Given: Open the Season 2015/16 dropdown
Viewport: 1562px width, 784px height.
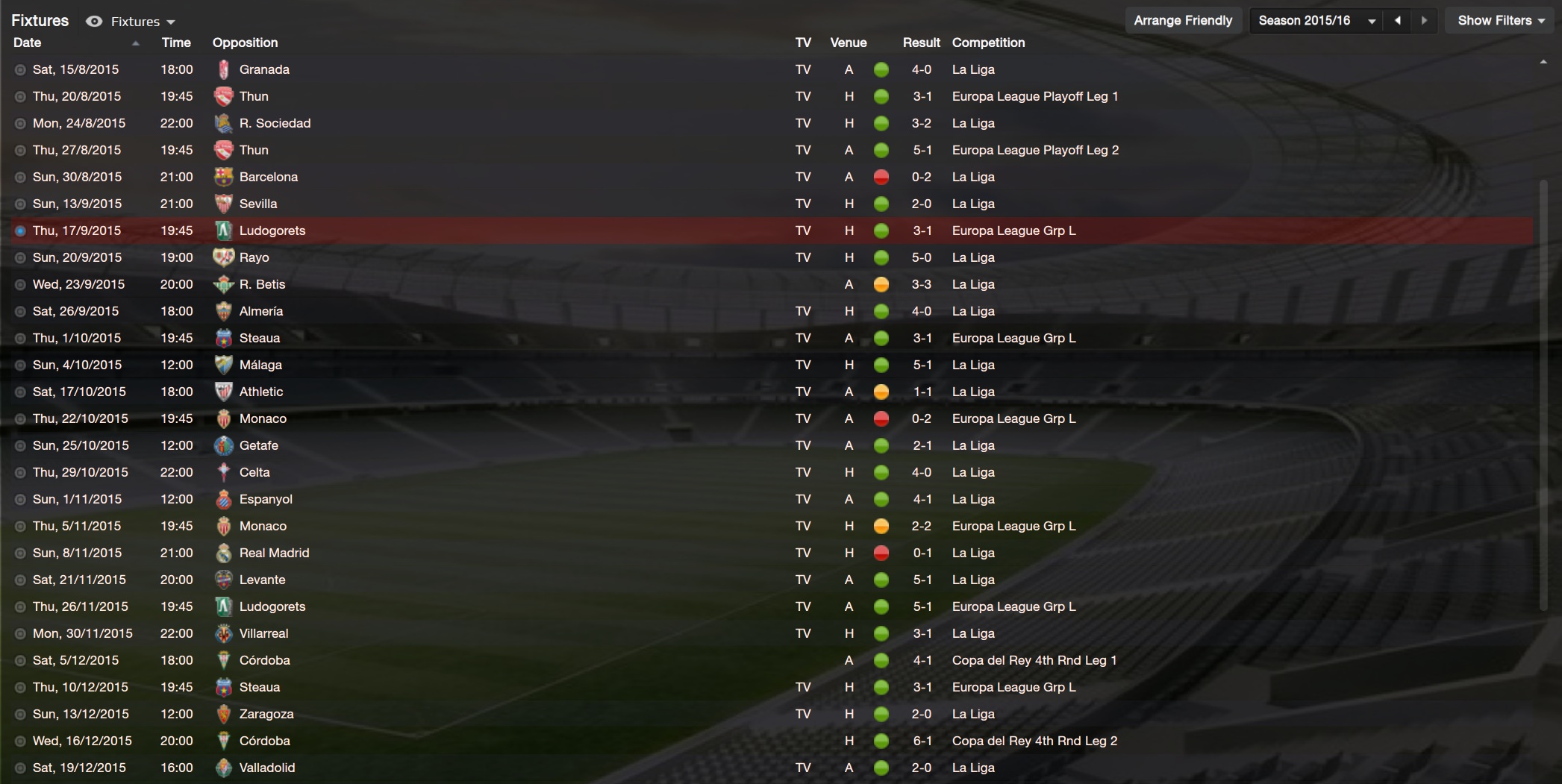Looking at the screenshot, I should tap(1316, 20).
